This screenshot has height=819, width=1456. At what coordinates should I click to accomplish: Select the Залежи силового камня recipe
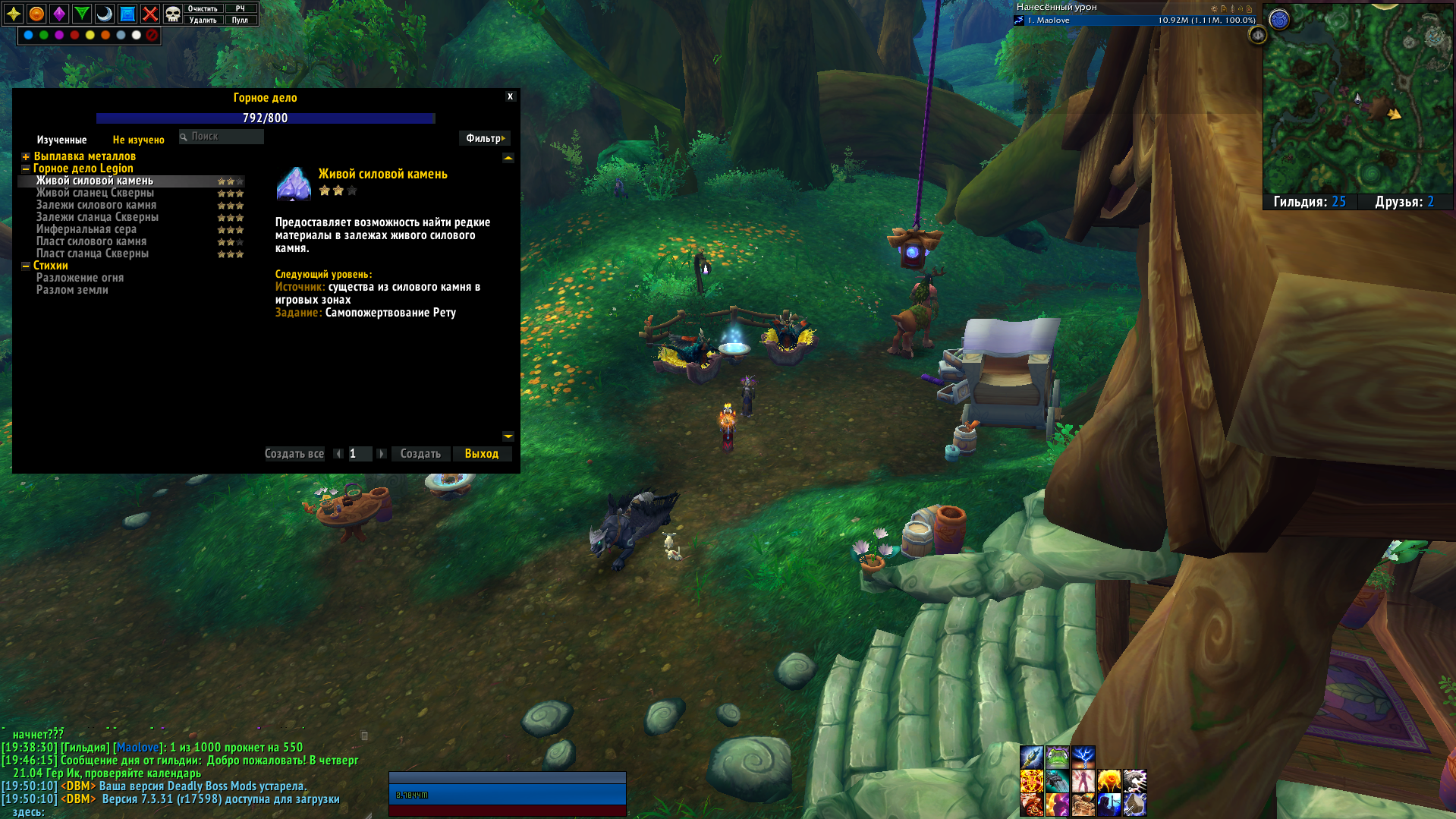96,205
